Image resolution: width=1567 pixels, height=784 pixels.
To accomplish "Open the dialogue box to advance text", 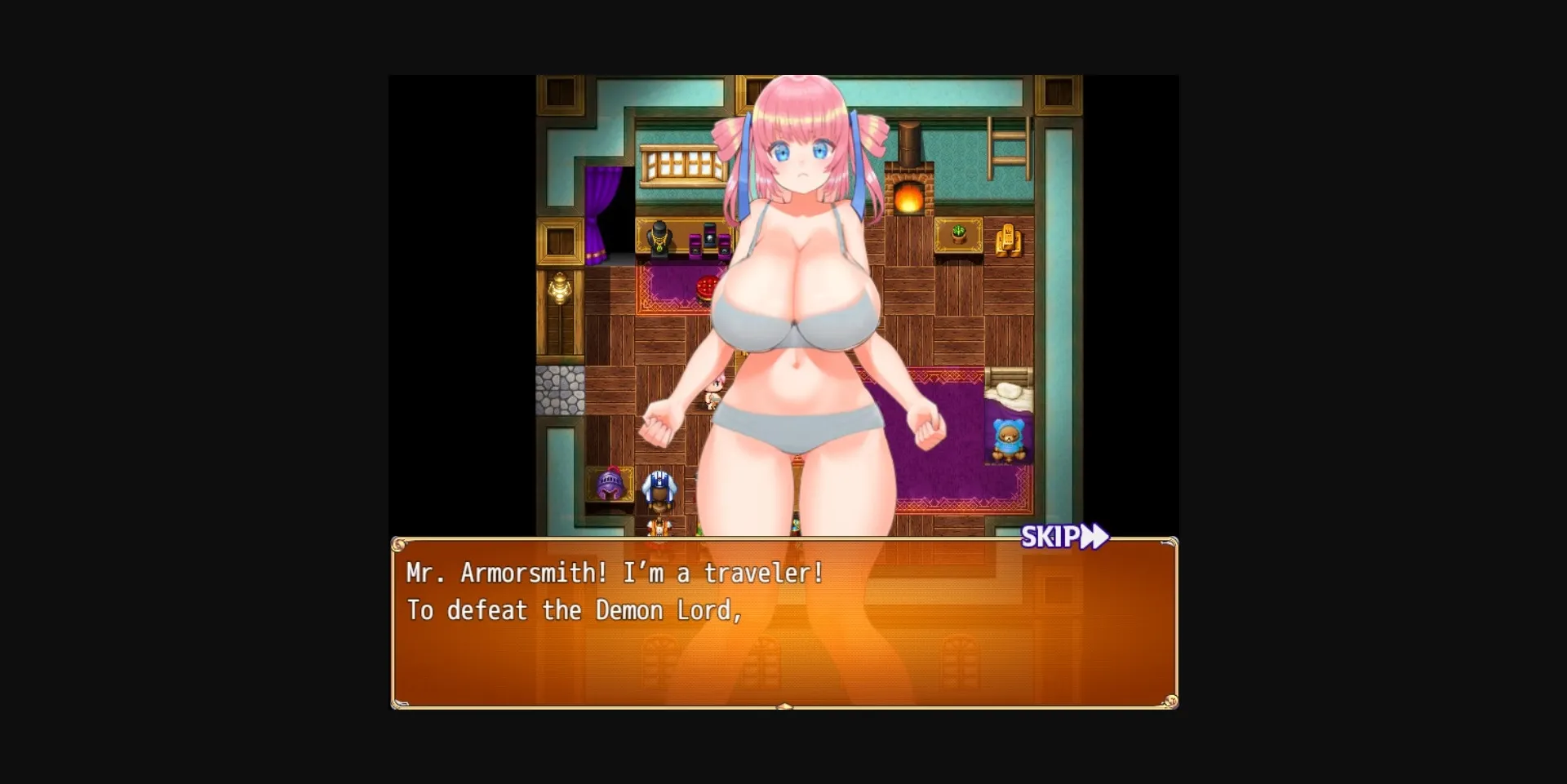I will [x=783, y=644].
